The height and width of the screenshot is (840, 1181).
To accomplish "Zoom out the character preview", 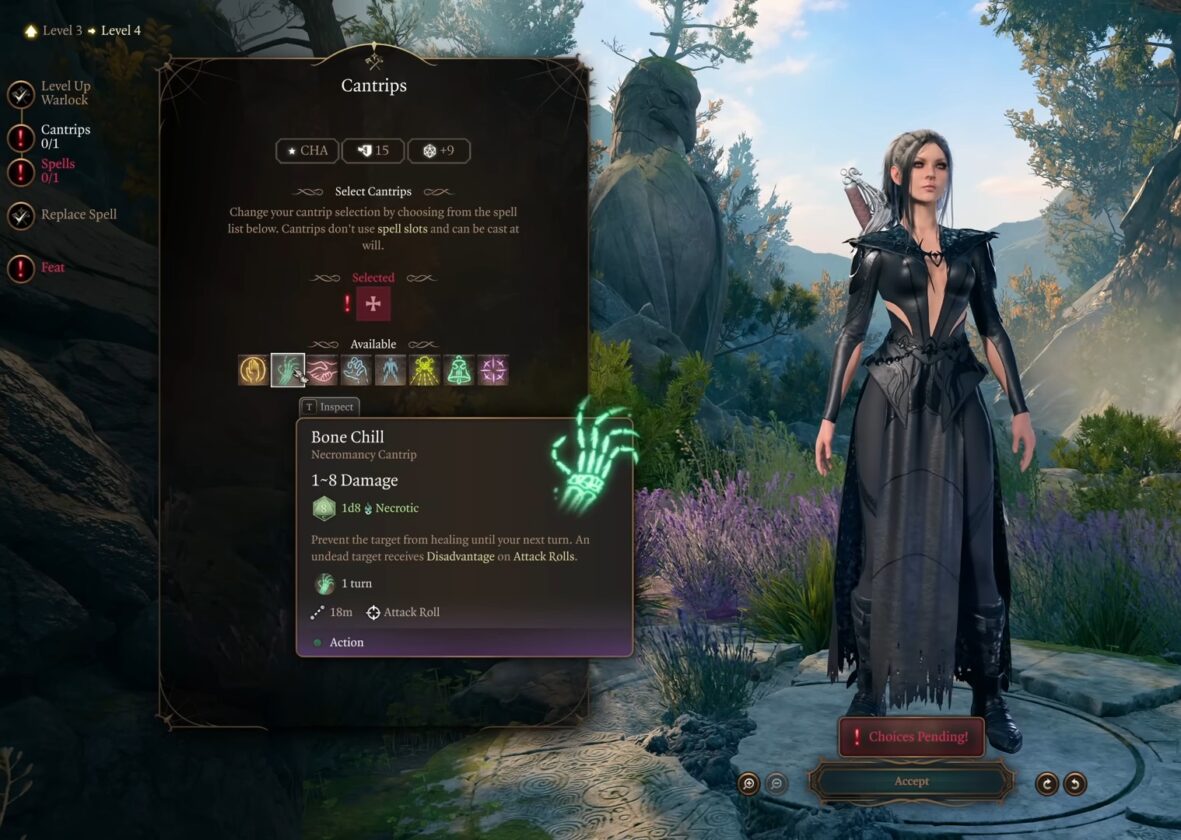I will click(x=776, y=783).
